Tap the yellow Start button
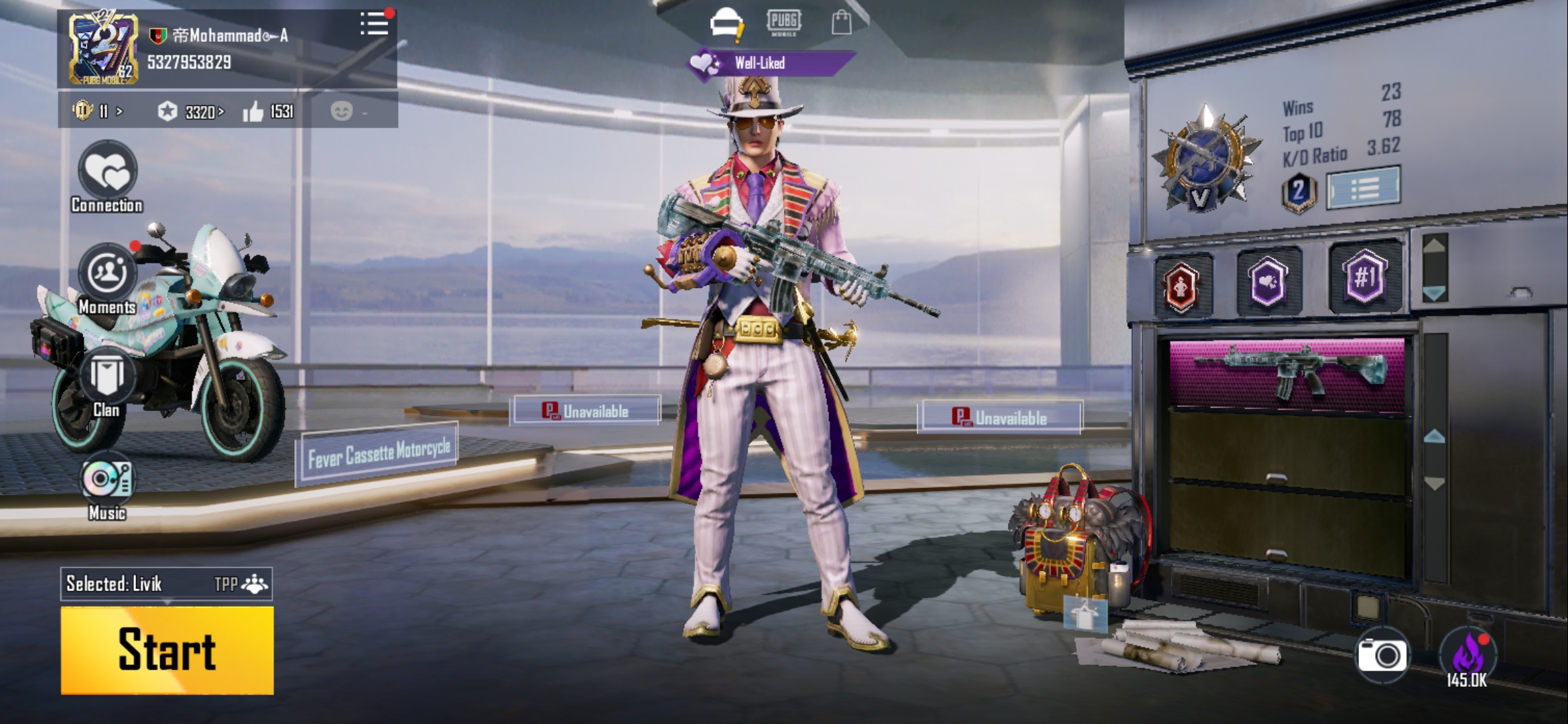1568x724 pixels. coord(167,650)
